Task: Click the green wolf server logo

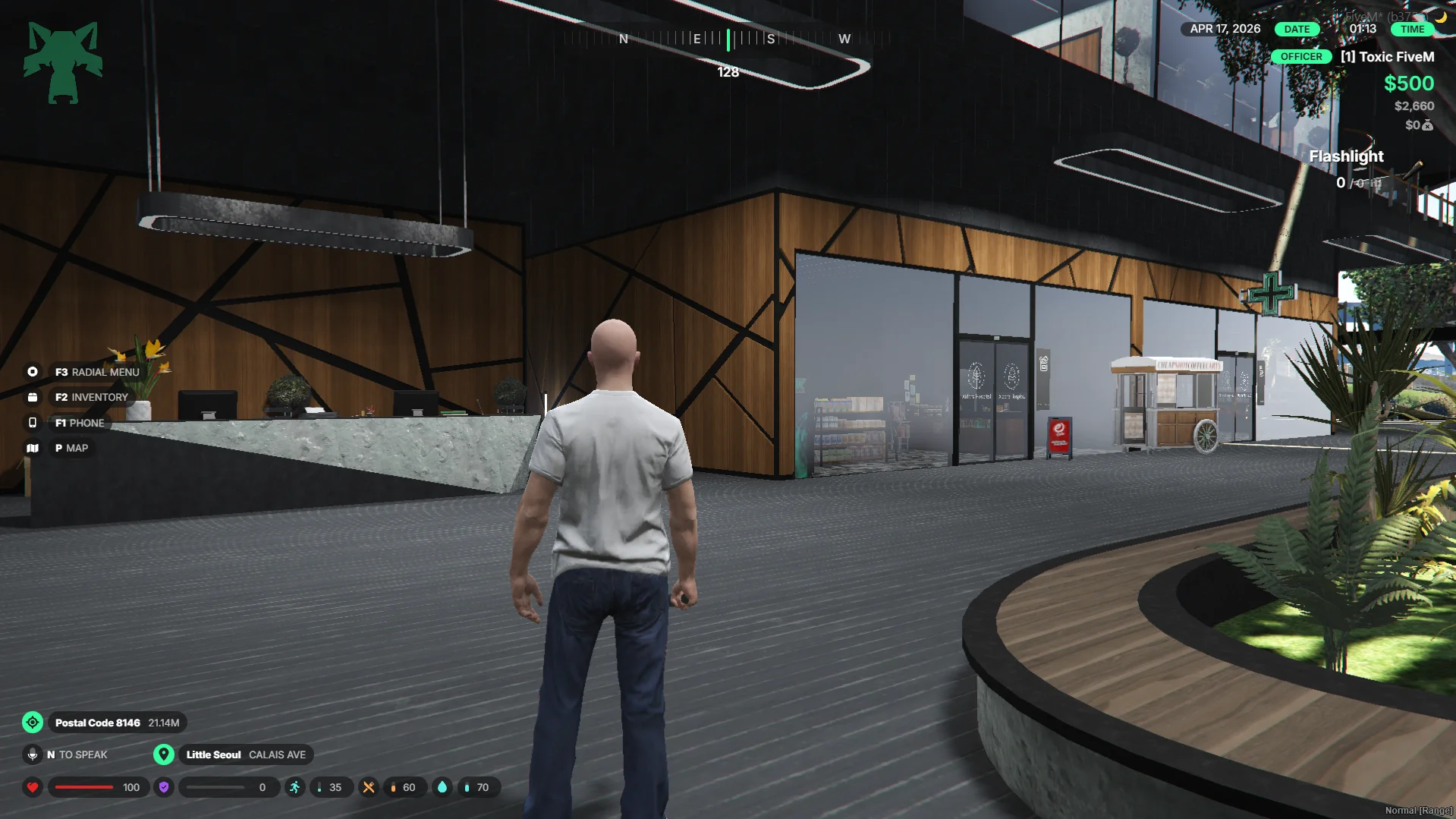Action: (x=63, y=62)
